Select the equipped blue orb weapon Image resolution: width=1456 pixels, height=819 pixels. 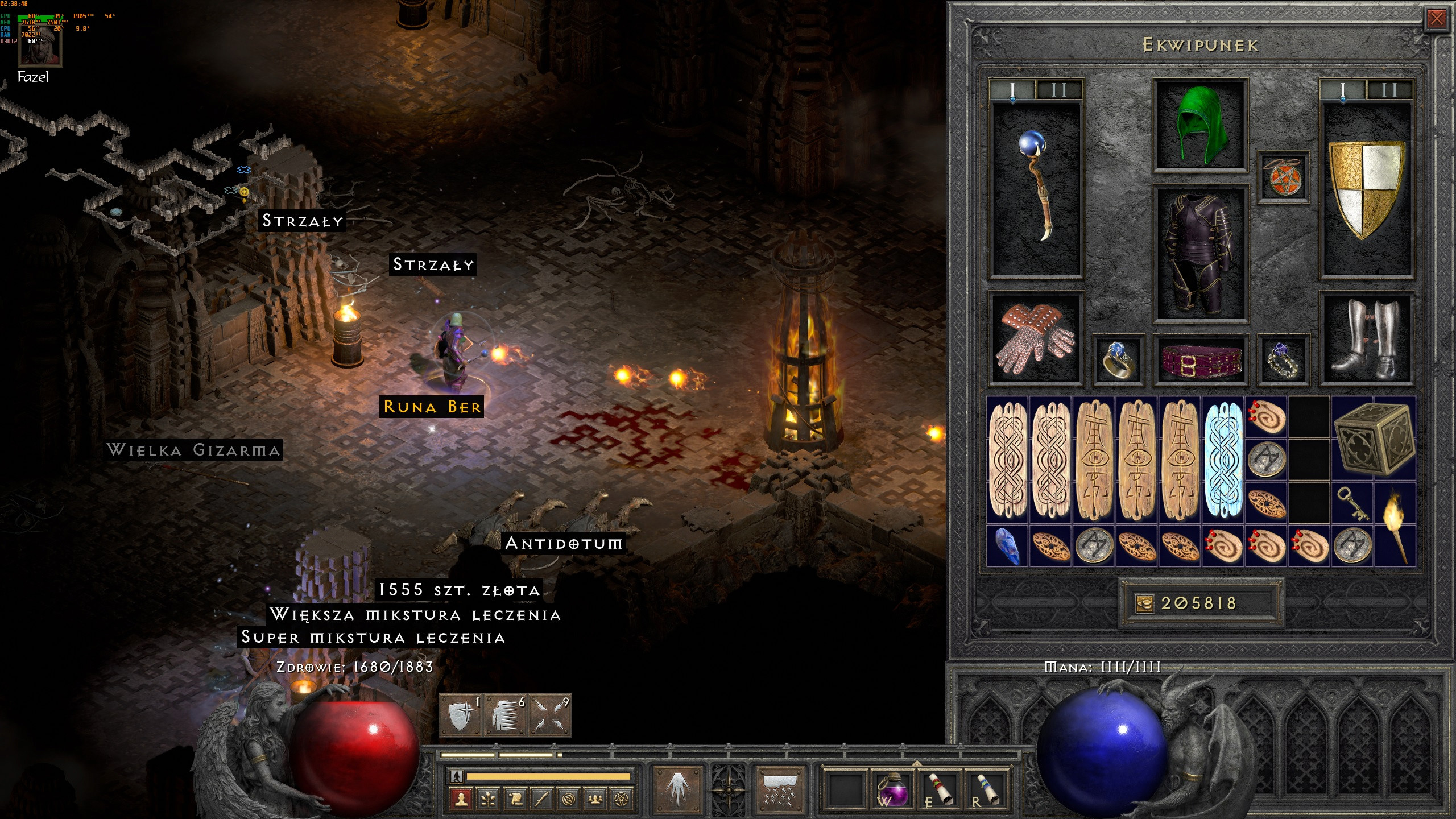pos(1036,188)
